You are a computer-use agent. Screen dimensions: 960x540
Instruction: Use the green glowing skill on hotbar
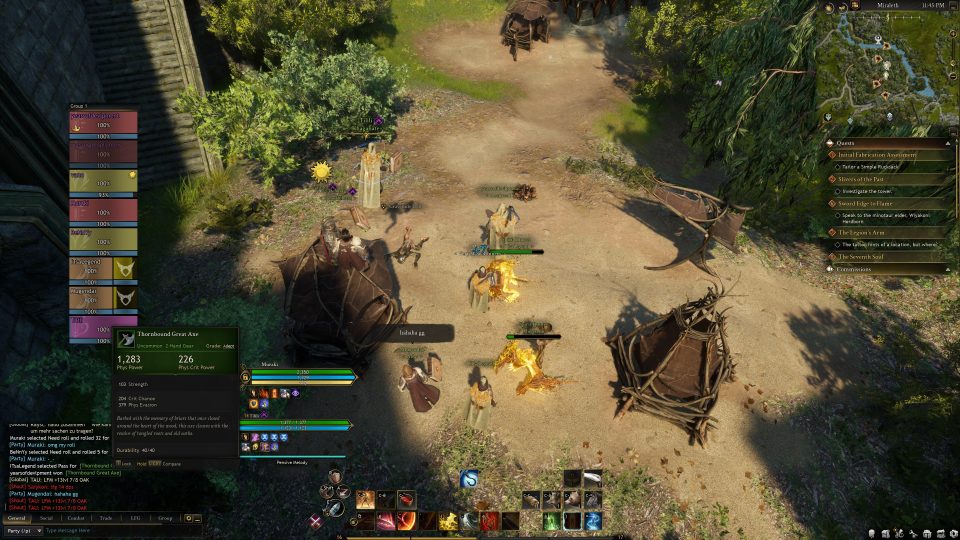click(552, 521)
